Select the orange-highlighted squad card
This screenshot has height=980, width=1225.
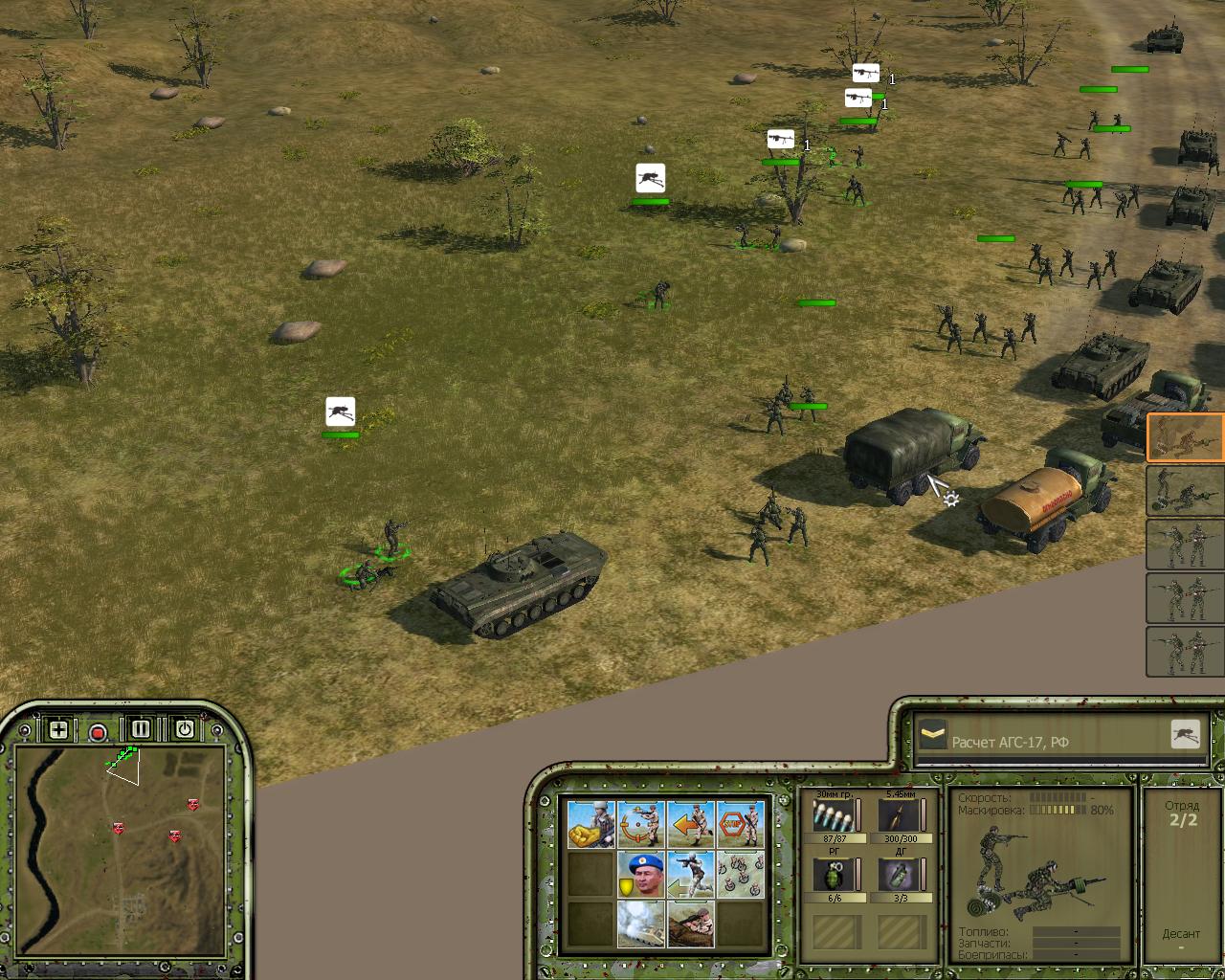pos(1185,437)
